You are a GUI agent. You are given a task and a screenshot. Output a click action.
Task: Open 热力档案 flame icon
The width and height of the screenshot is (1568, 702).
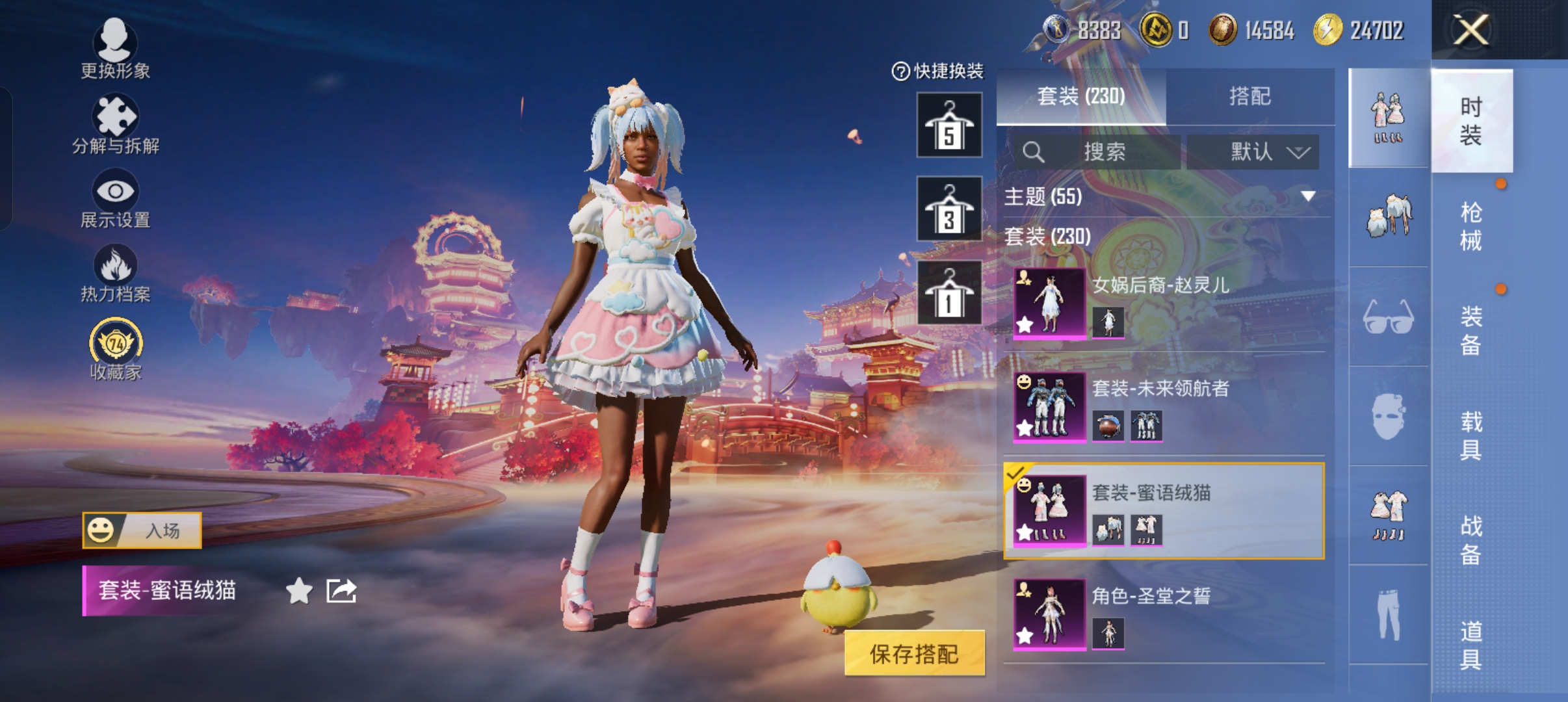[115, 273]
